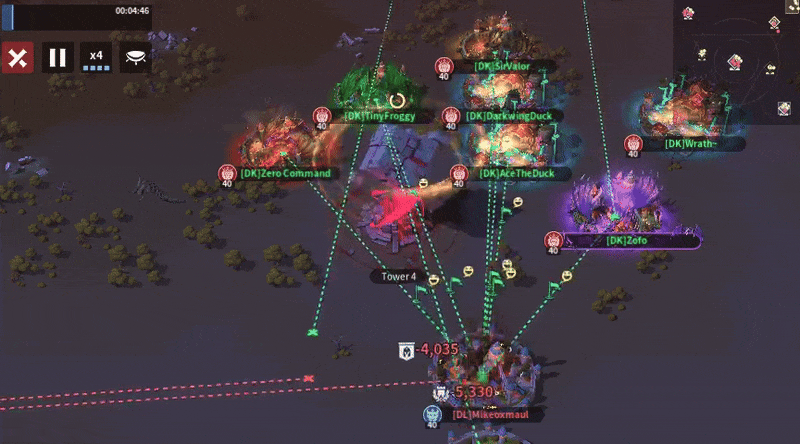Select the [DK]SirValor army nameplate

click(502, 67)
